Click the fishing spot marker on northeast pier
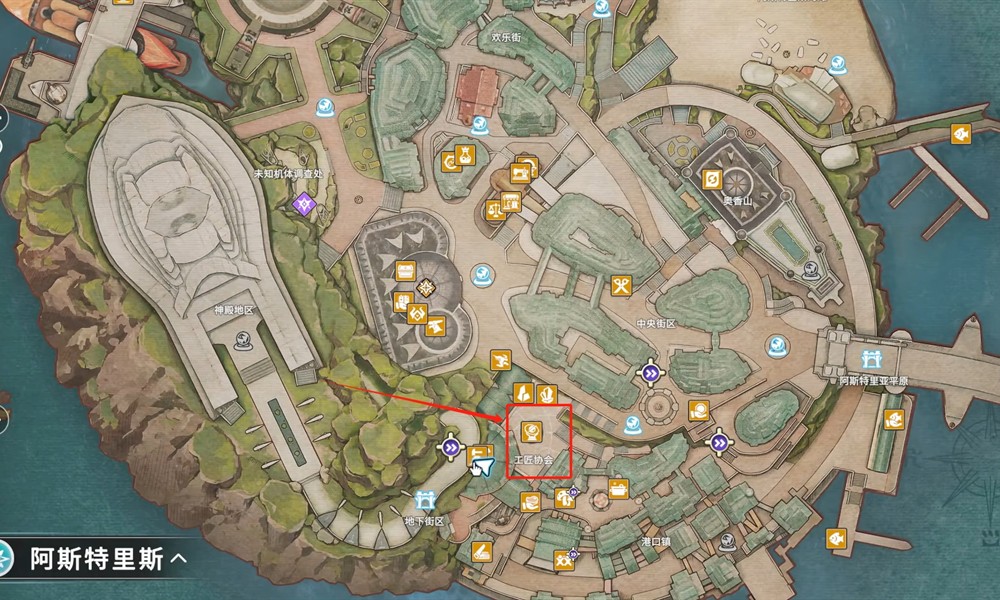The image size is (1000, 600). 958,133
